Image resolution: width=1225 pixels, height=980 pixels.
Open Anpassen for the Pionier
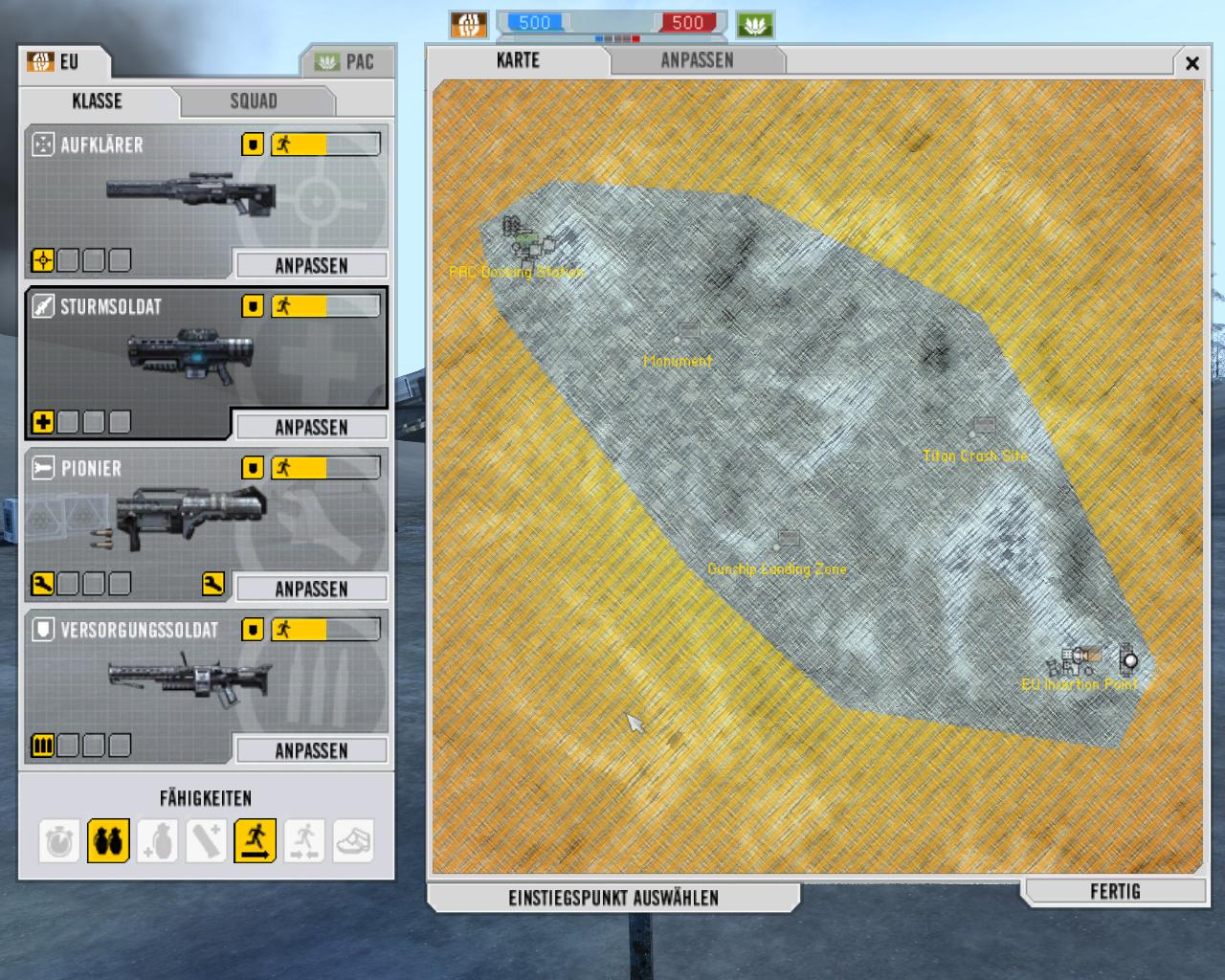coord(311,589)
